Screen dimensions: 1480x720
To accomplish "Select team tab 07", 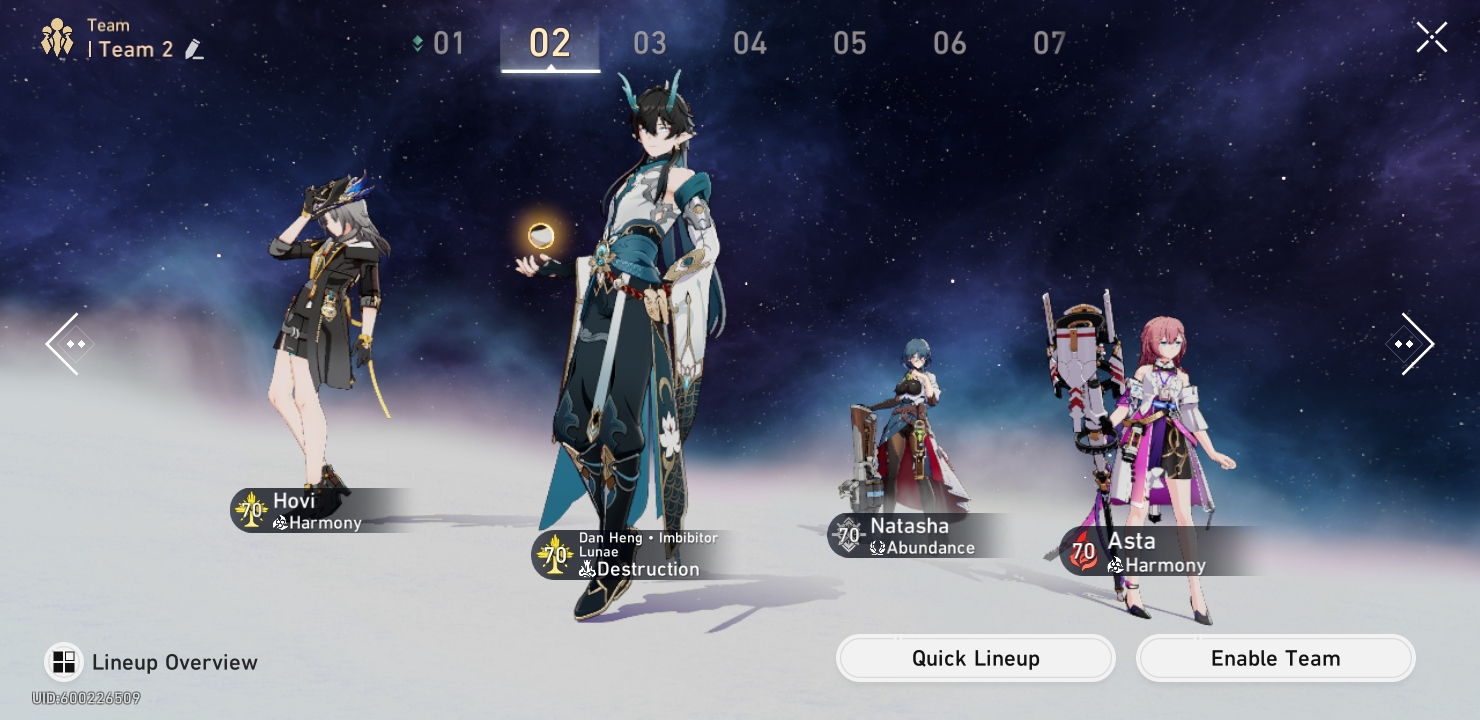I will point(1049,43).
